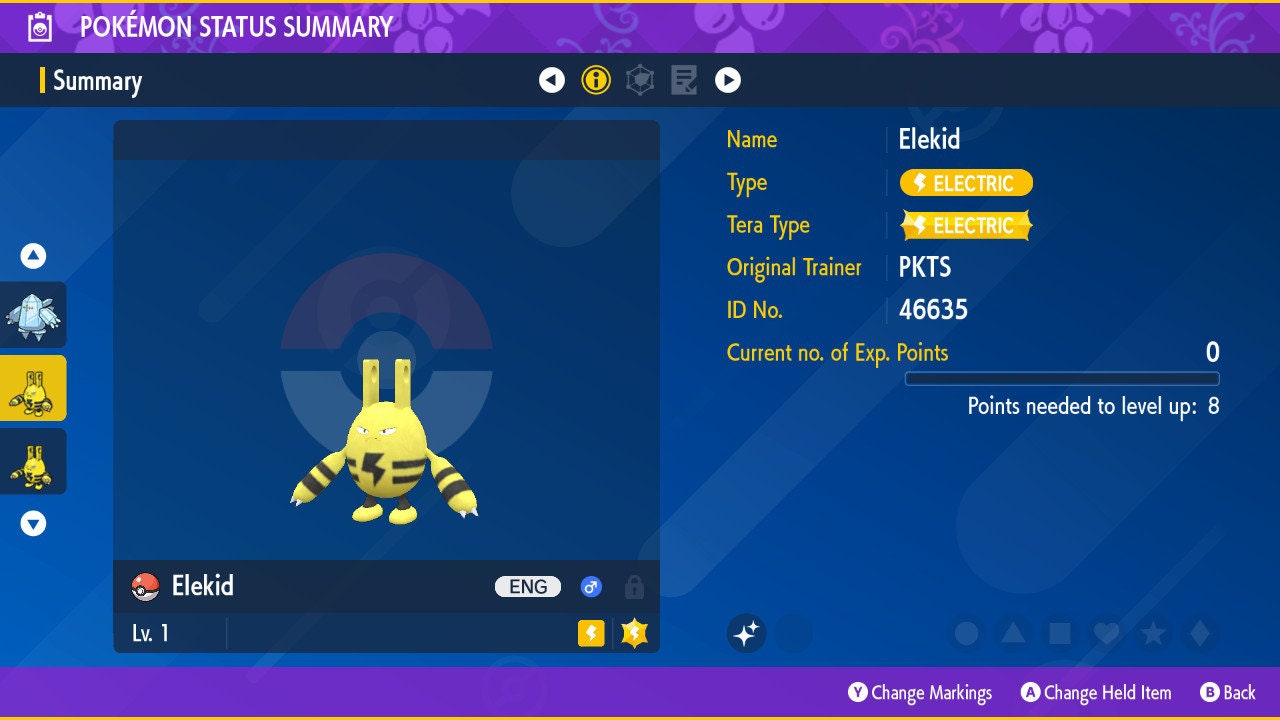
Task: Choose Change Held Item option
Action: pyautogui.click(x=1096, y=692)
